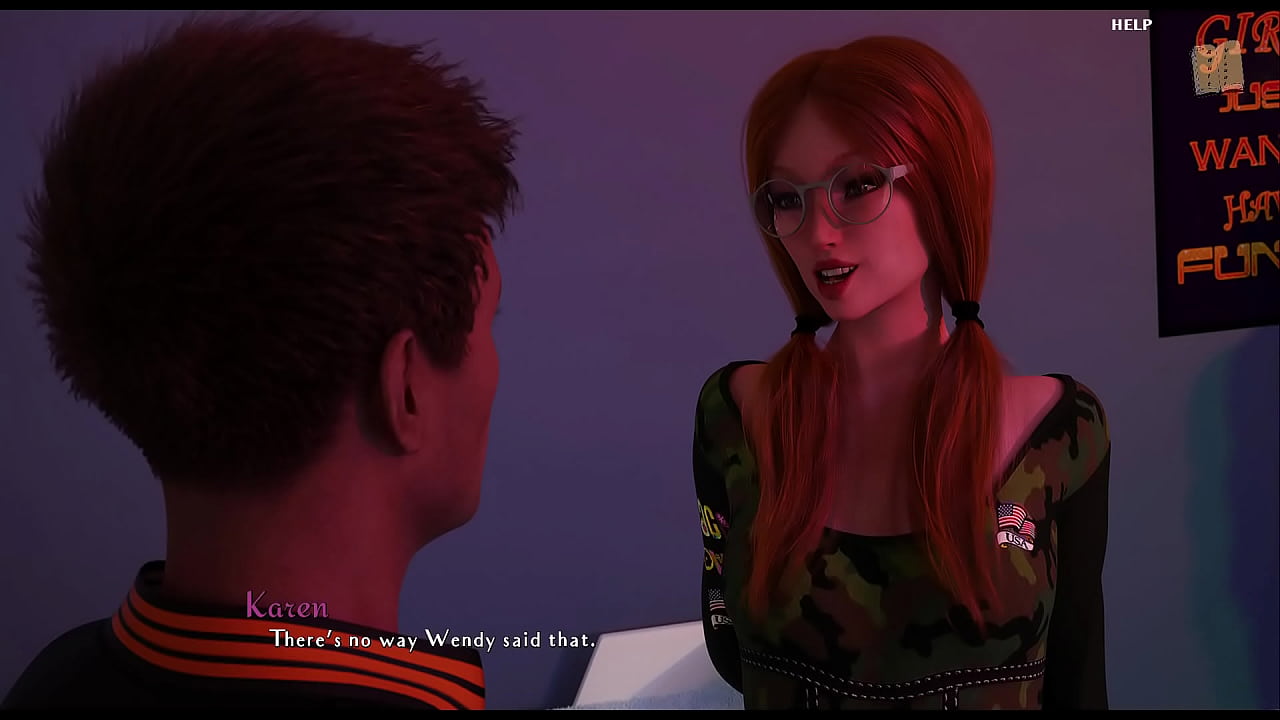Open the HELP screen
The image size is (1280, 720).
[x=1131, y=25]
